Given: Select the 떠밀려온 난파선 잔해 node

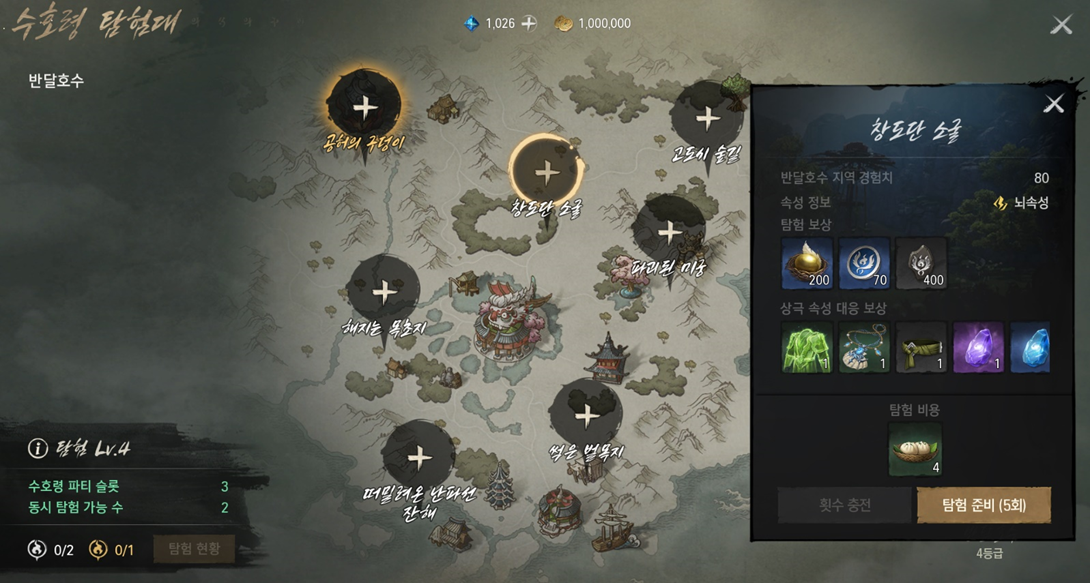Looking at the screenshot, I should [x=419, y=458].
